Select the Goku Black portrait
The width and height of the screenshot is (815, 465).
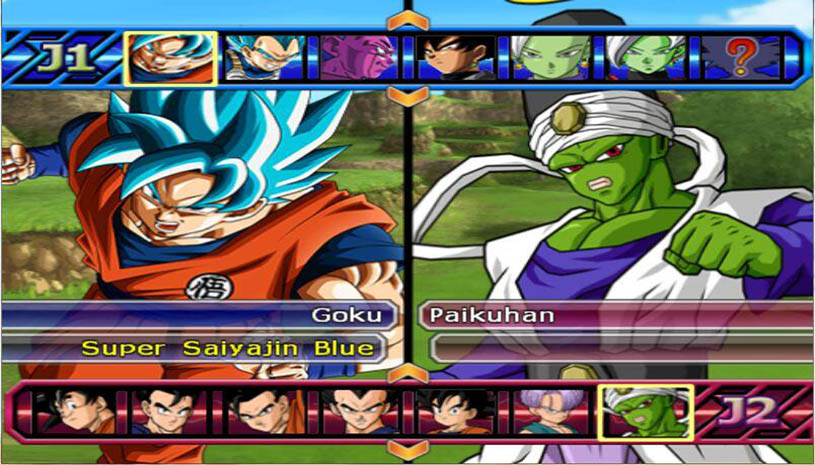(x=456, y=58)
